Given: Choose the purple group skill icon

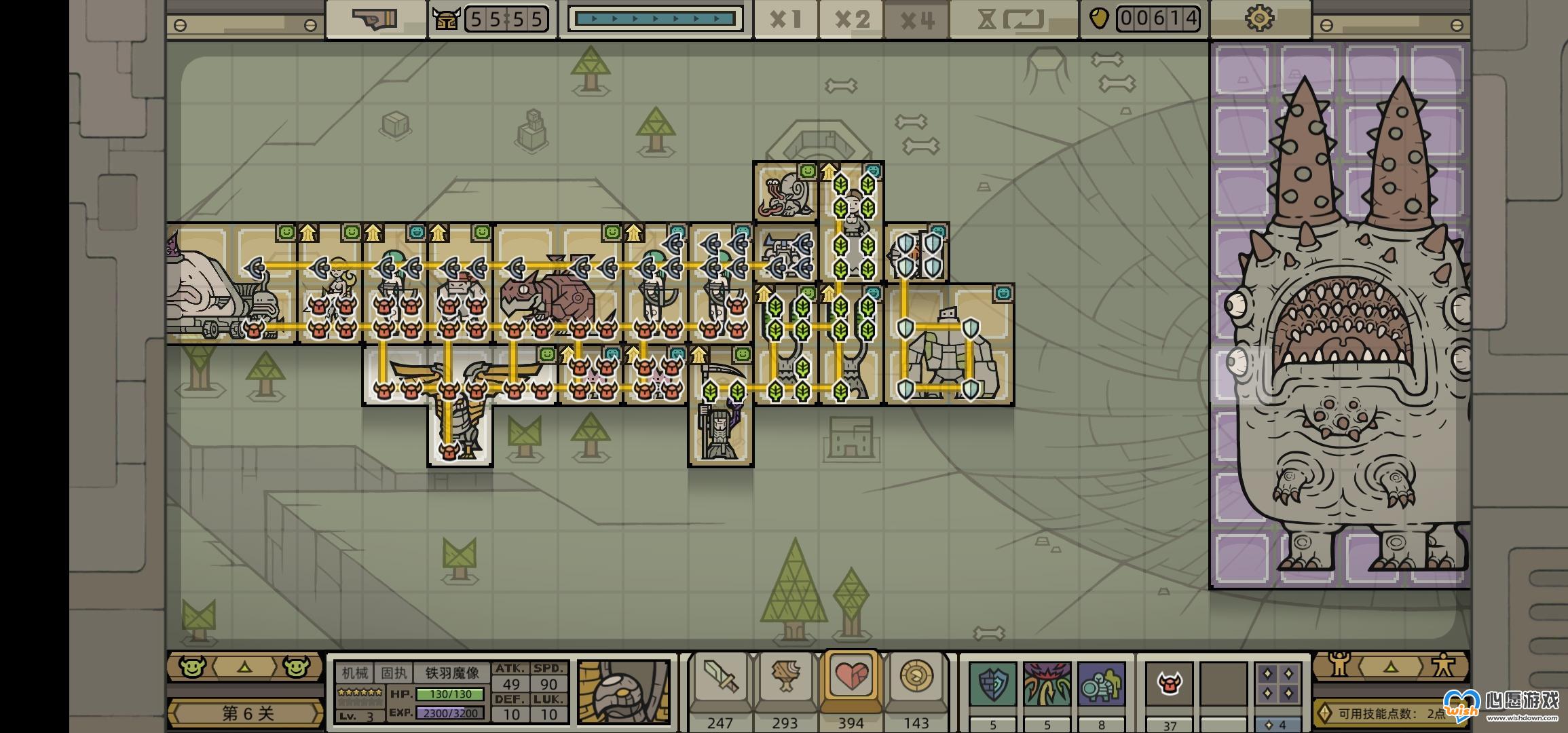Looking at the screenshot, I should (x=1101, y=684).
